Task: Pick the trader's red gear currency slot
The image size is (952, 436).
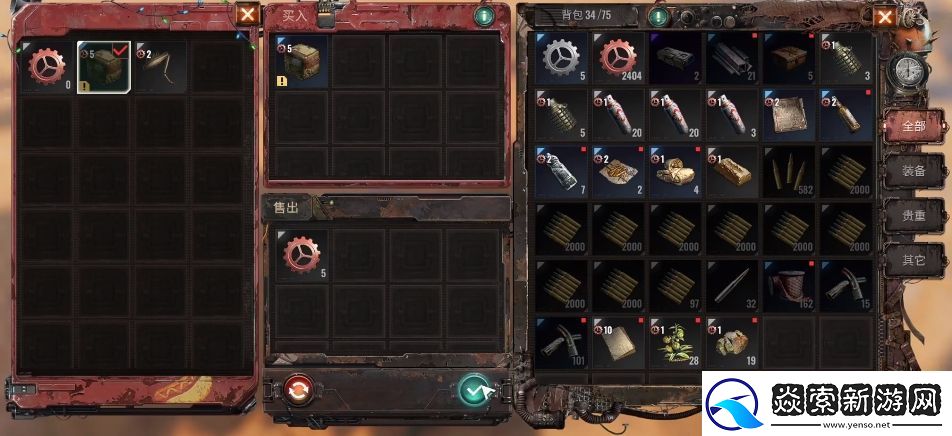Action: [x=46, y=66]
